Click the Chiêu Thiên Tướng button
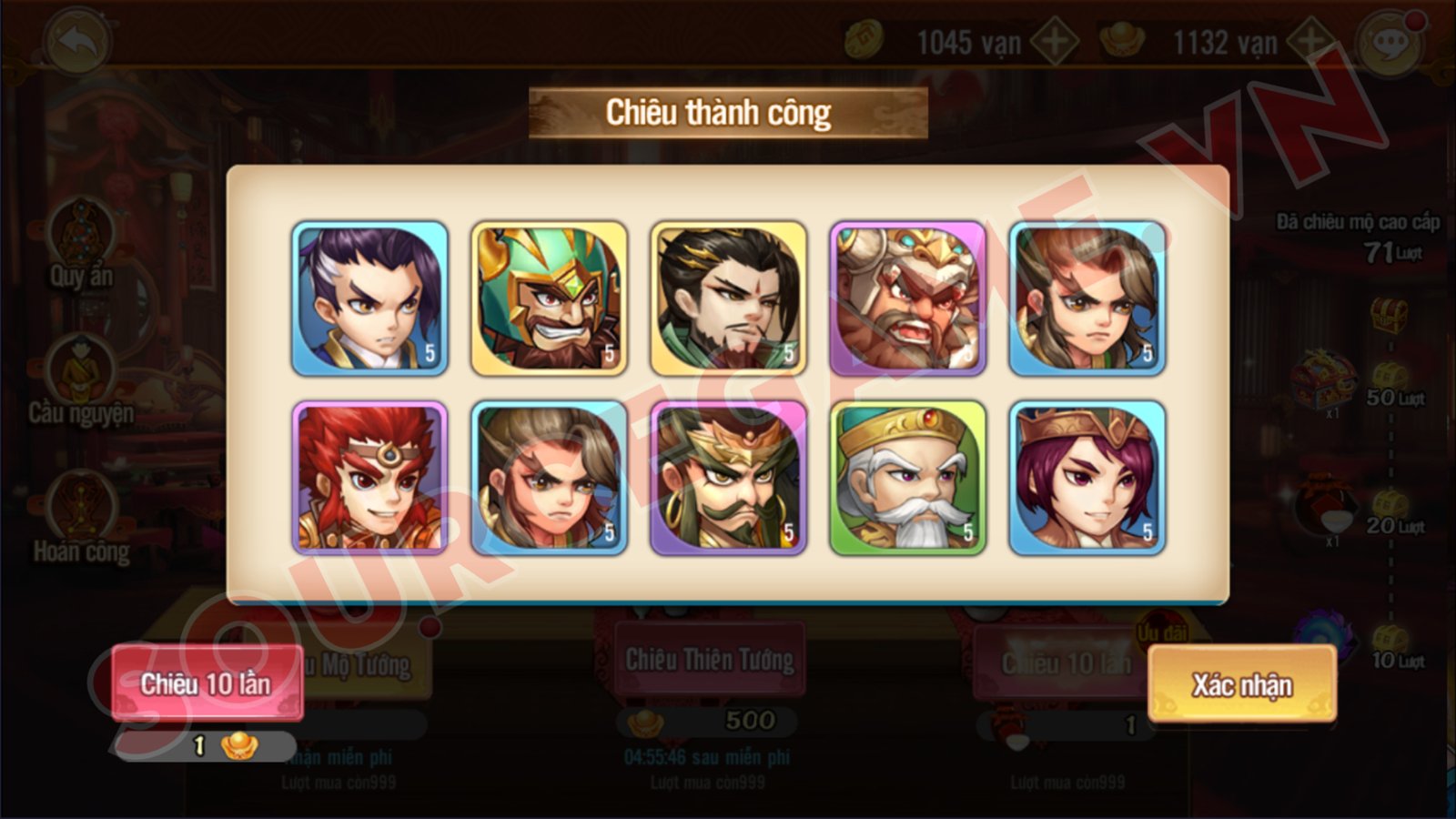1456x819 pixels. (x=709, y=660)
